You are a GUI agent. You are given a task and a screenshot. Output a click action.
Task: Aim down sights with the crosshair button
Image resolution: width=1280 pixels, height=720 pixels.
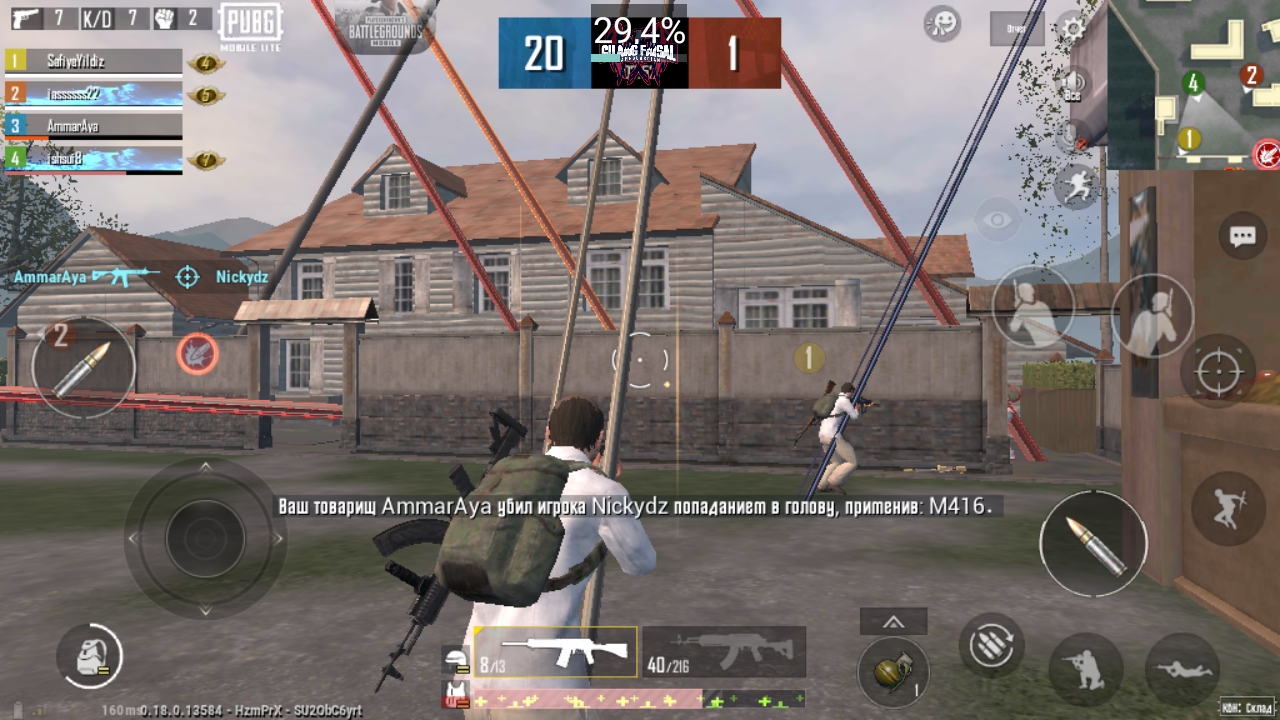coord(1218,372)
